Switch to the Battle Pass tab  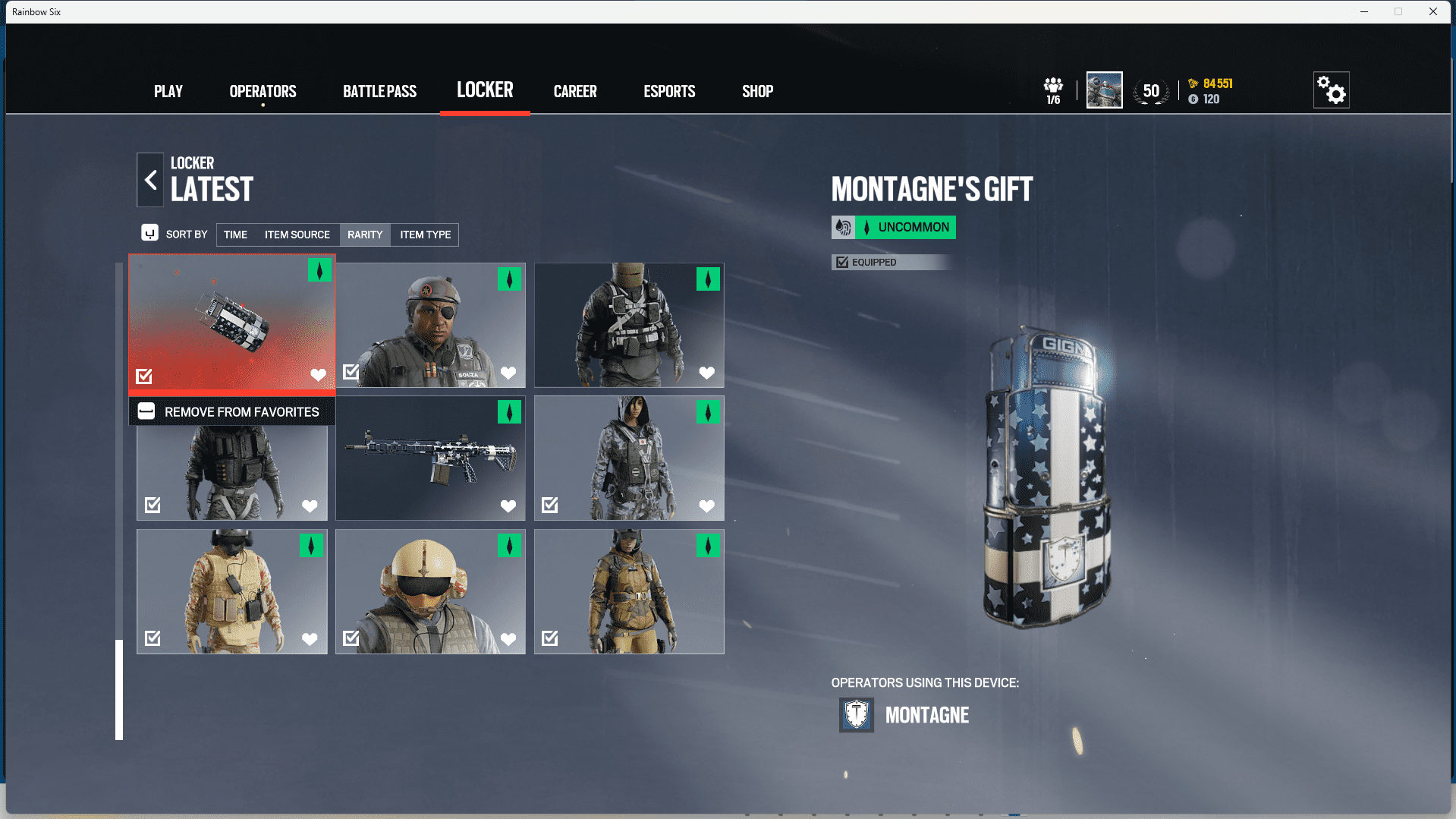tap(379, 91)
